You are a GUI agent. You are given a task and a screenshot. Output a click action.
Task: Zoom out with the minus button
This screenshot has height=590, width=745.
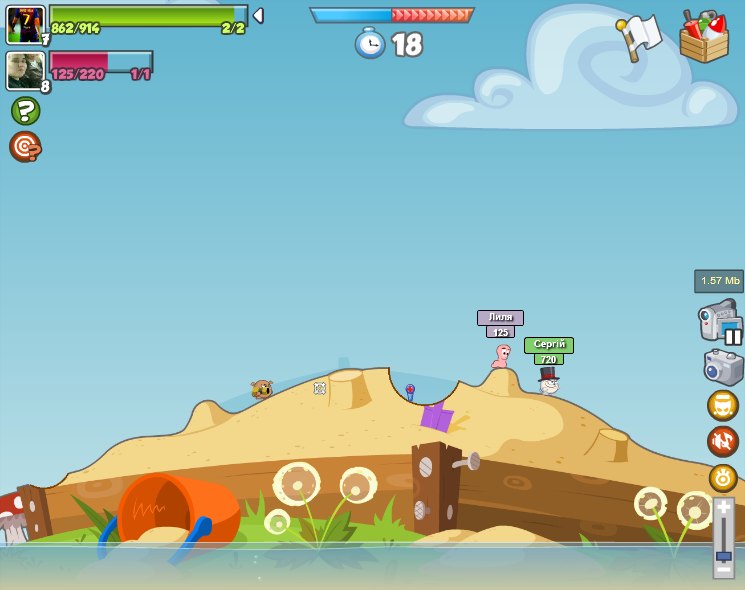723,568
